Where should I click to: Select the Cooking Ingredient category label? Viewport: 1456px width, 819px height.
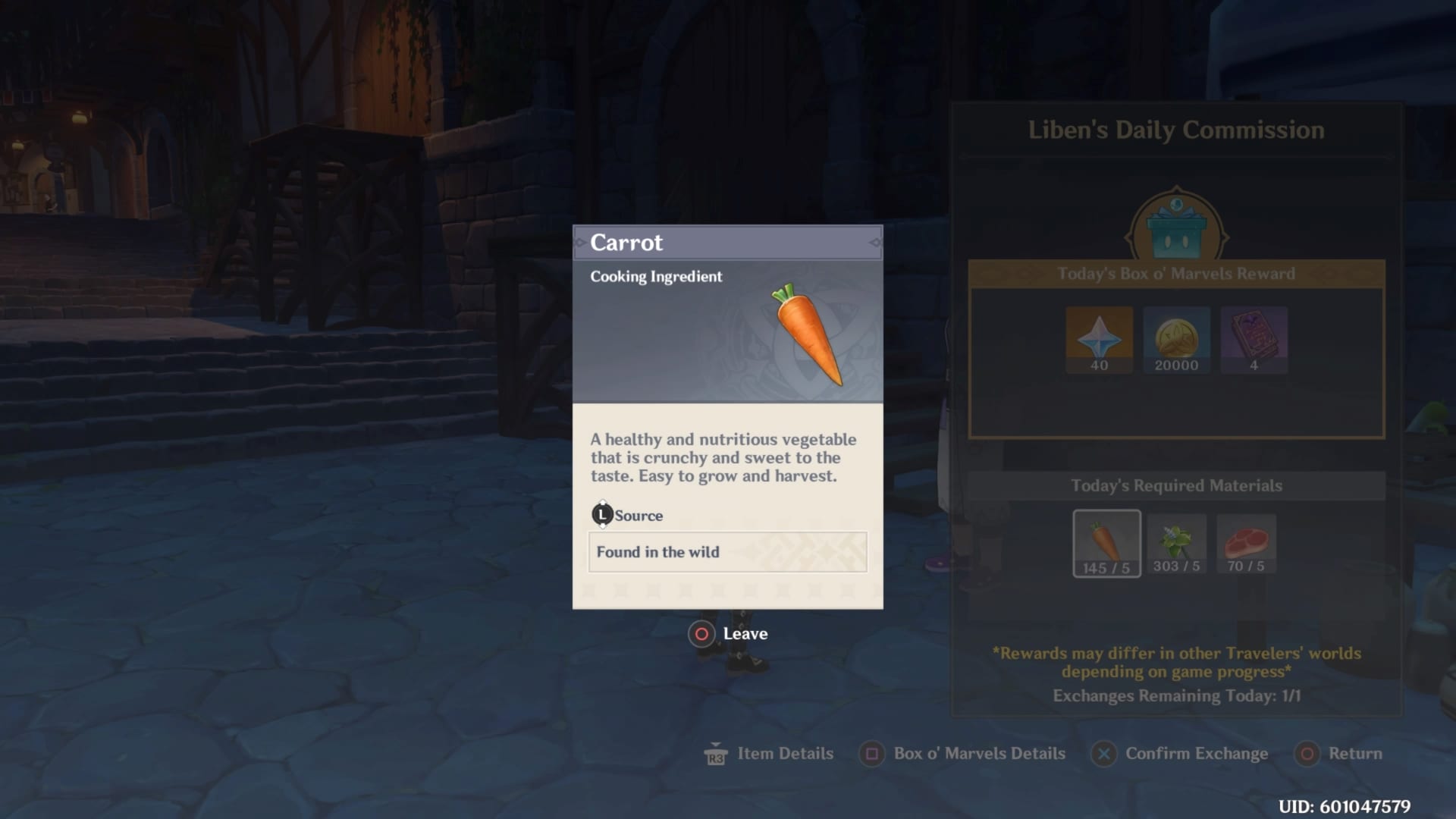pos(656,276)
